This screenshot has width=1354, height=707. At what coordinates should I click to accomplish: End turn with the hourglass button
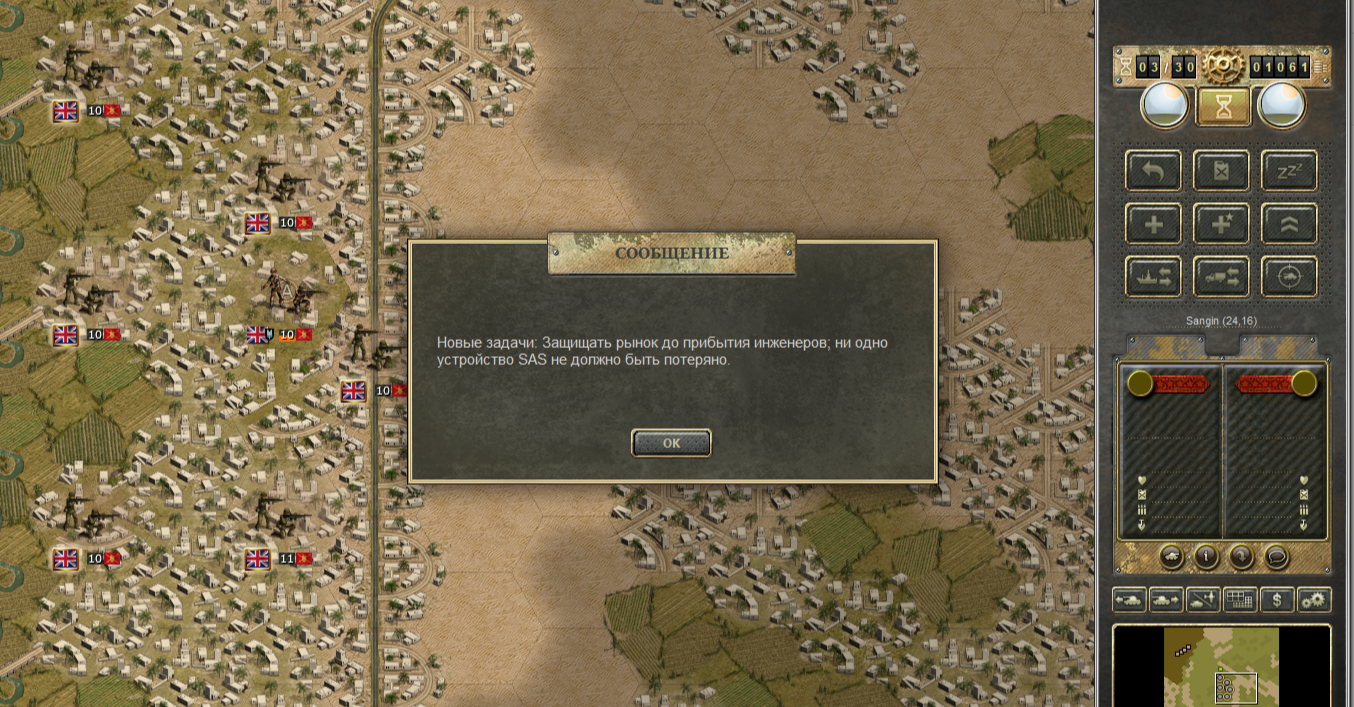pos(1223,105)
